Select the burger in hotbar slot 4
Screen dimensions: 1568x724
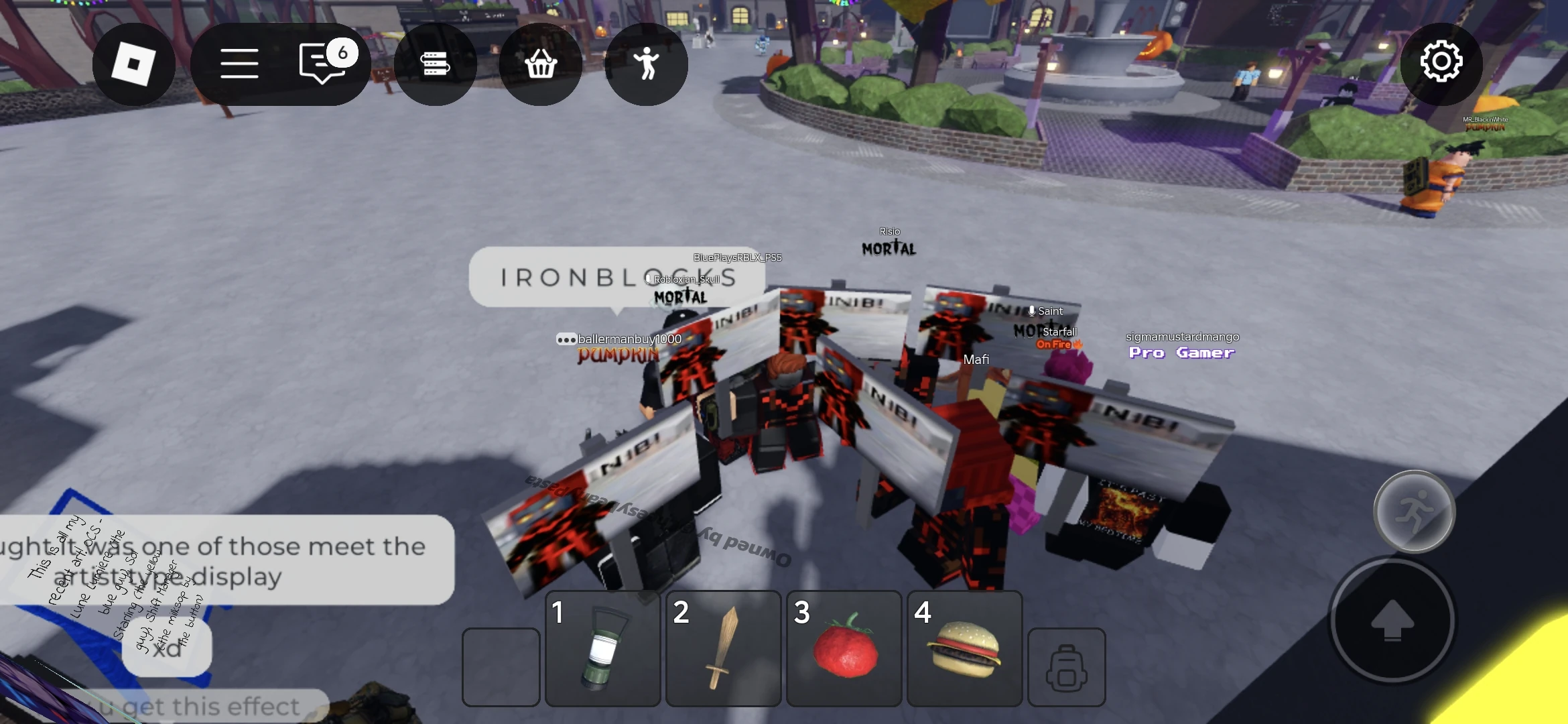(x=964, y=649)
